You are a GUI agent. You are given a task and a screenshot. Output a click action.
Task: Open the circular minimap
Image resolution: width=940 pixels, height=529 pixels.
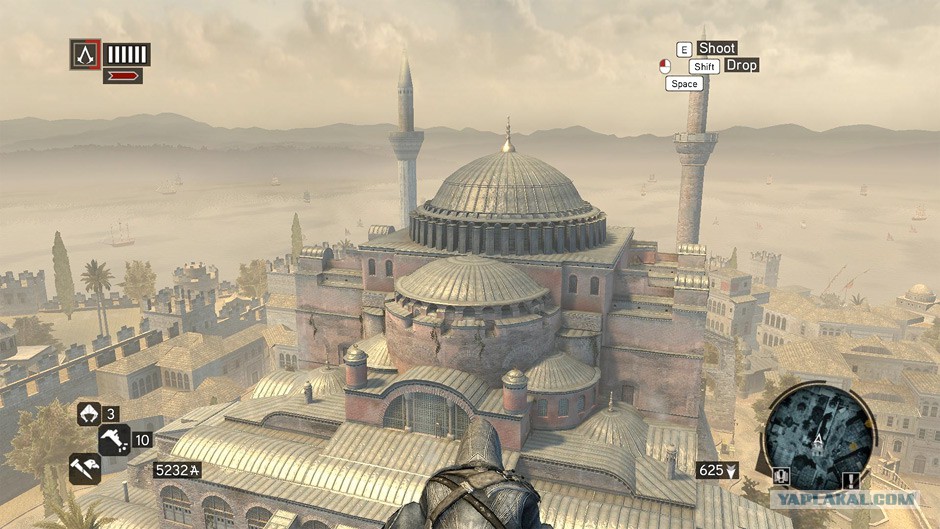(819, 434)
